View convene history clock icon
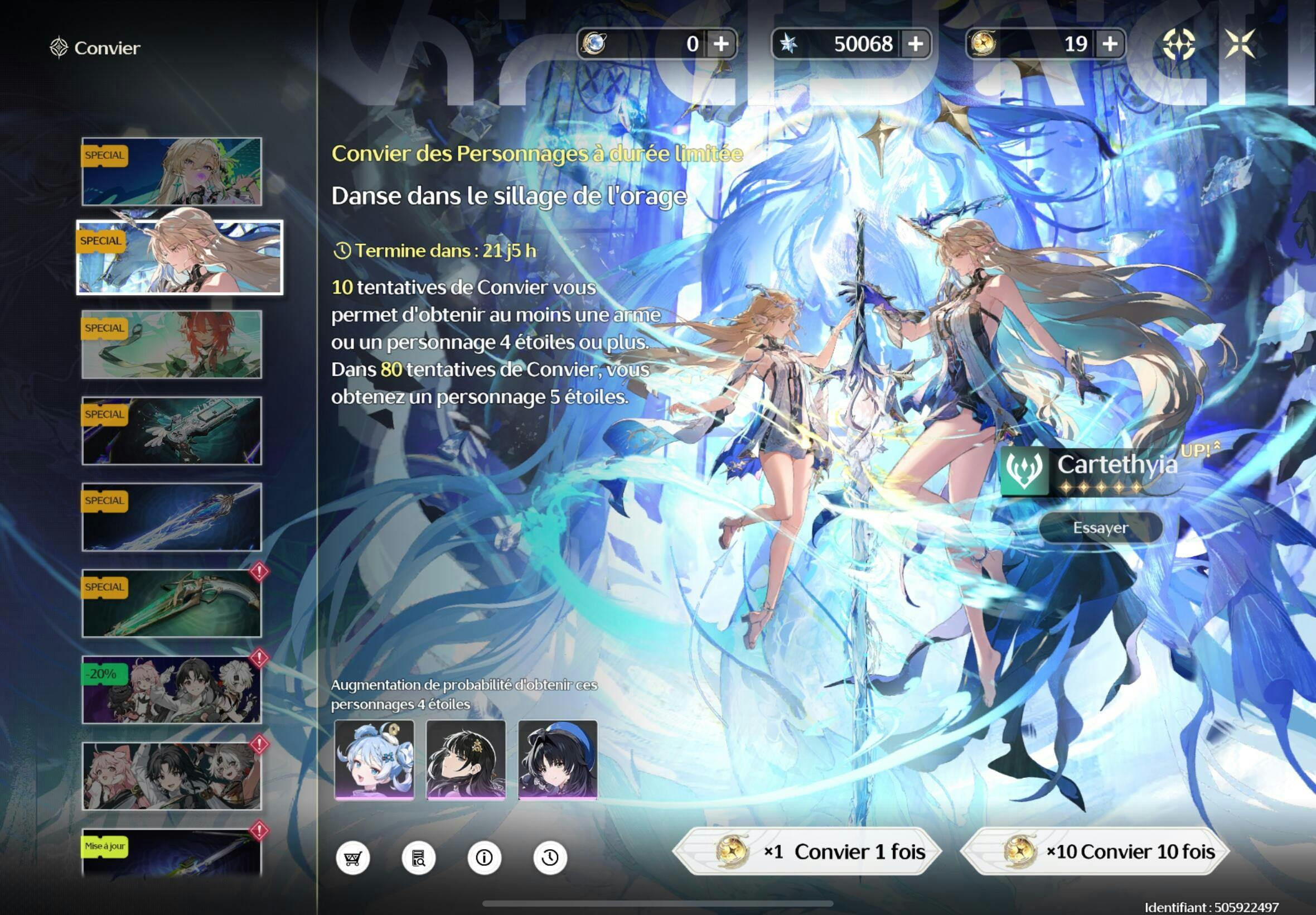This screenshot has height=915, width=1316. pyautogui.click(x=550, y=858)
